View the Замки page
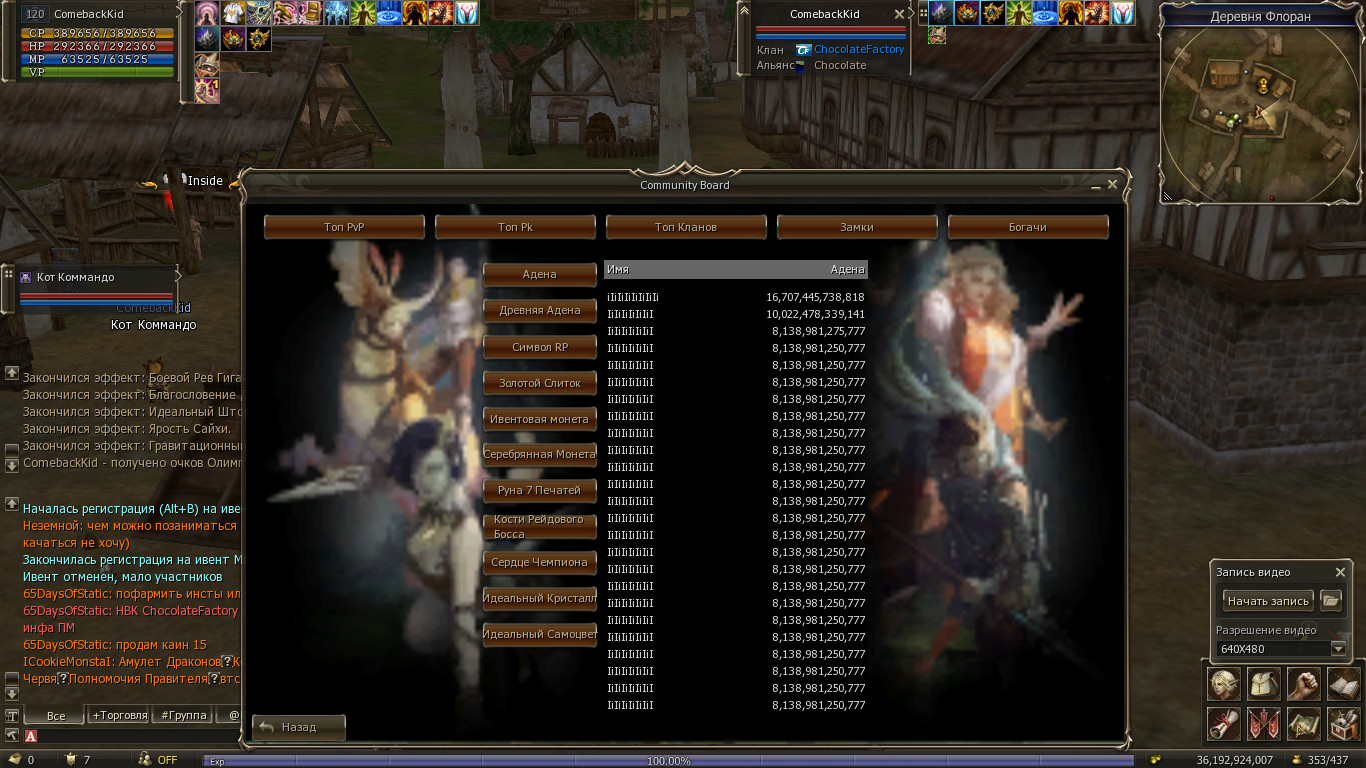Image resolution: width=1366 pixels, height=768 pixels. click(857, 227)
